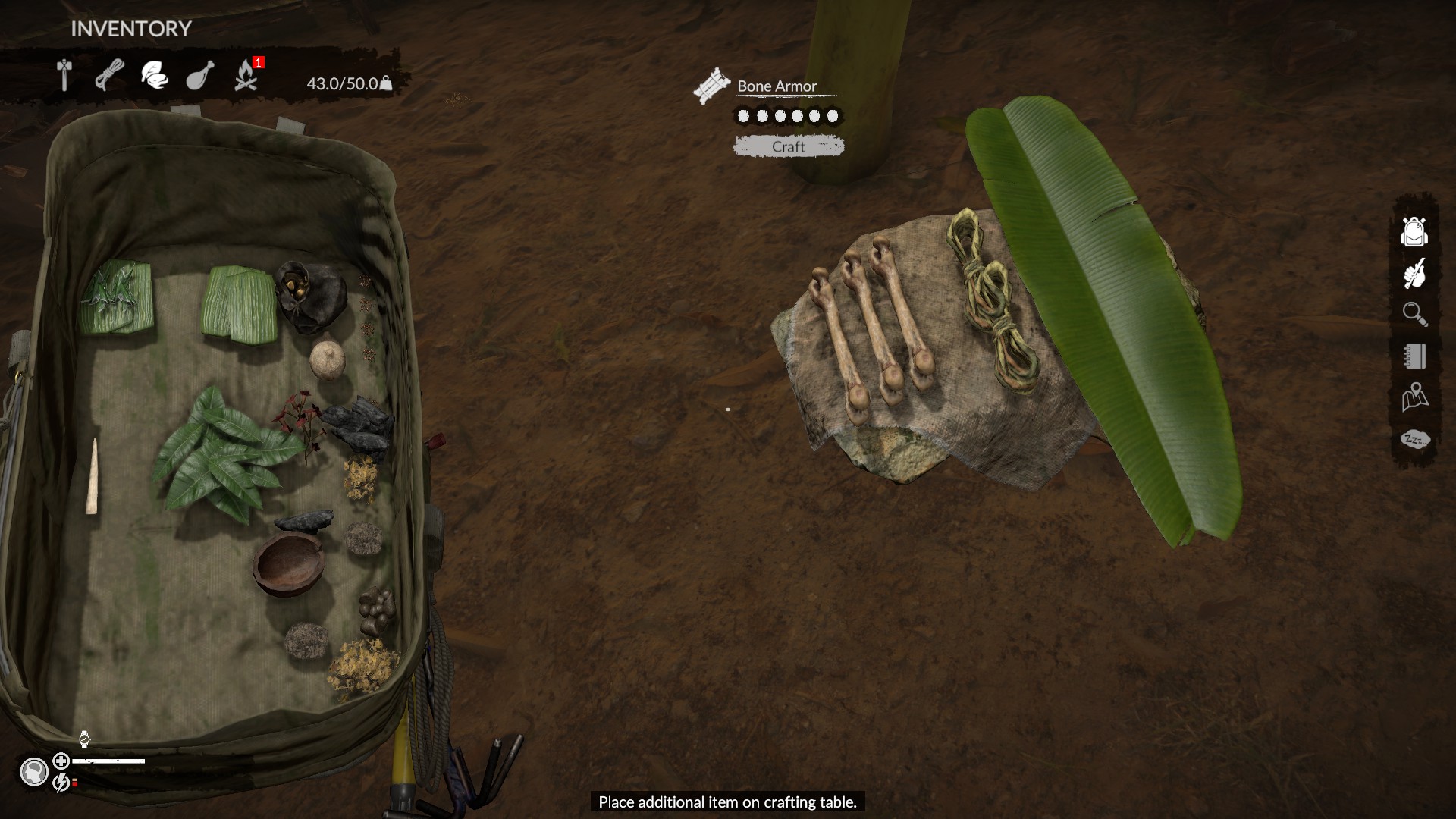Open the campfire category with red badge
1456x819 pixels.
point(246,76)
